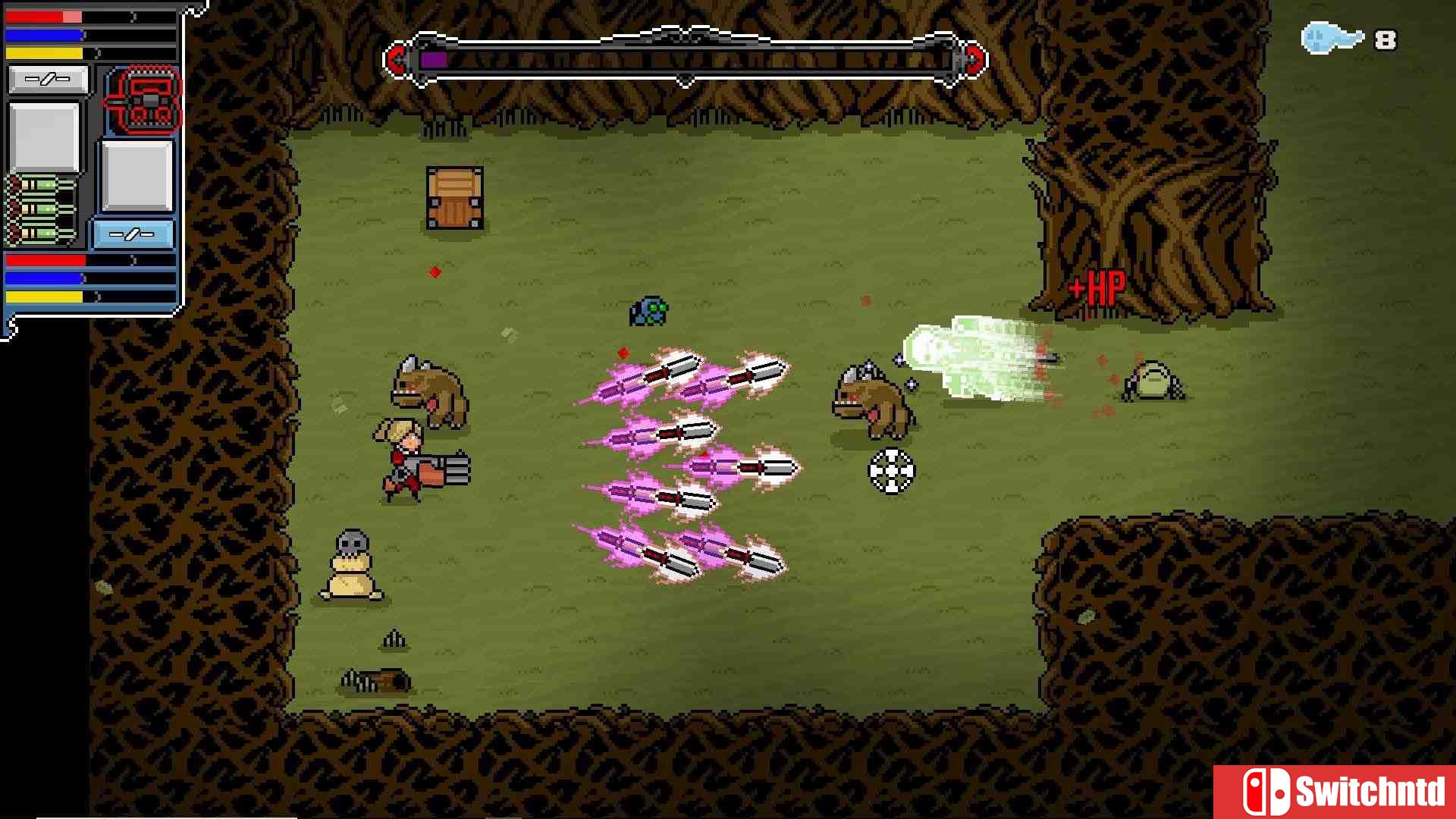This screenshot has width=1456, height=819.
Task: Click the ghost counter showing 8
Action: [1388, 39]
